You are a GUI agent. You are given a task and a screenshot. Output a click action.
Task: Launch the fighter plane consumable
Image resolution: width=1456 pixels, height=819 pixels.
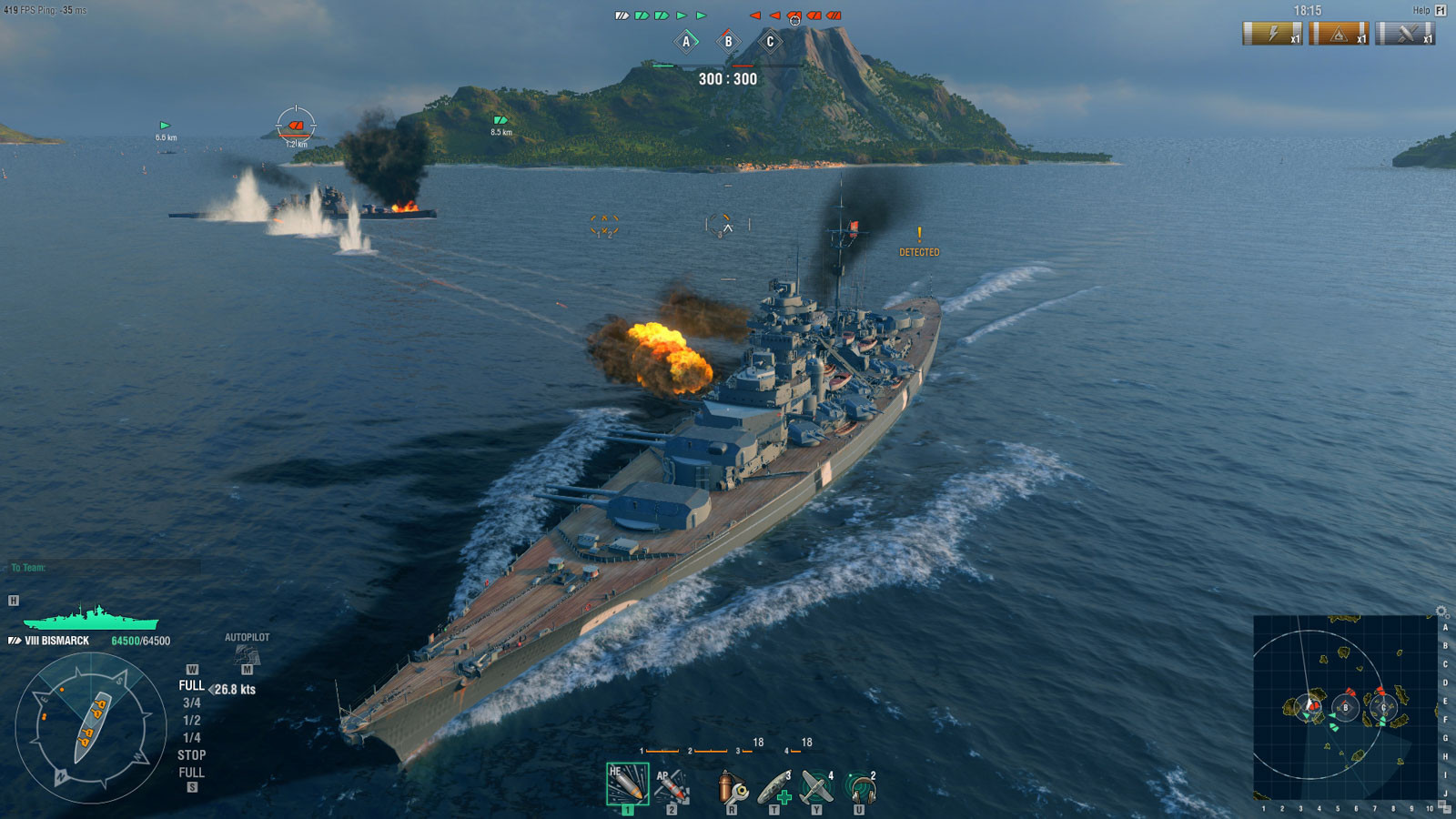(816, 788)
